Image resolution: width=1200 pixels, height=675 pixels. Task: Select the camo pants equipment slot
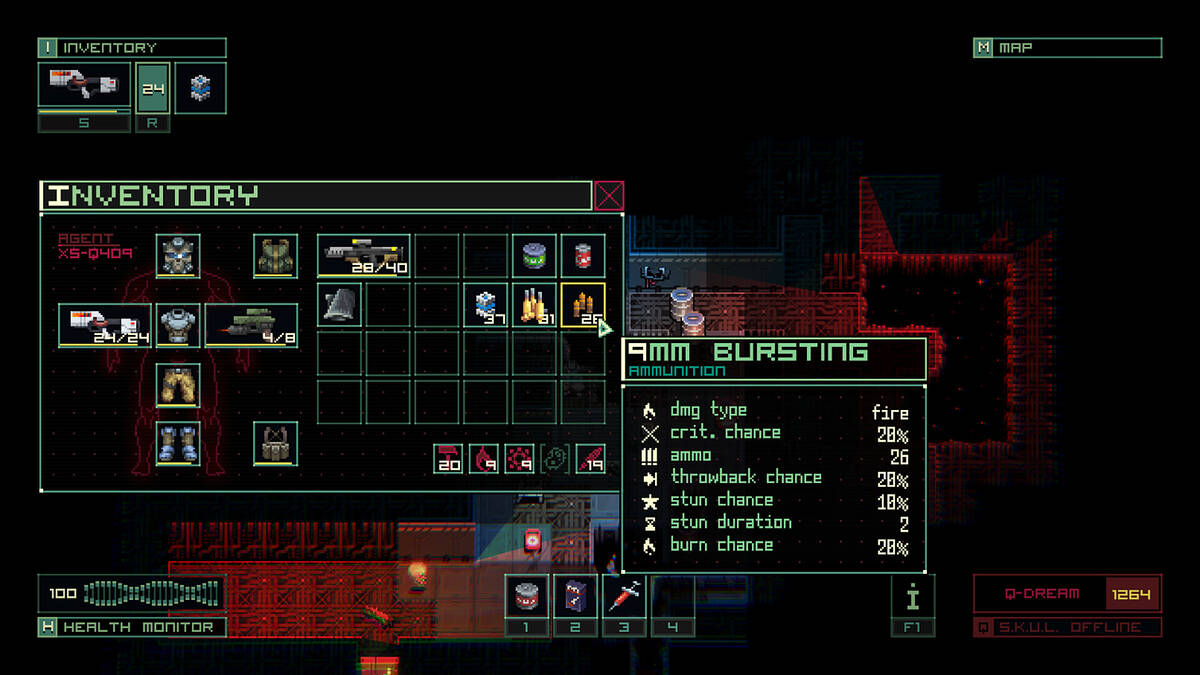[x=178, y=385]
